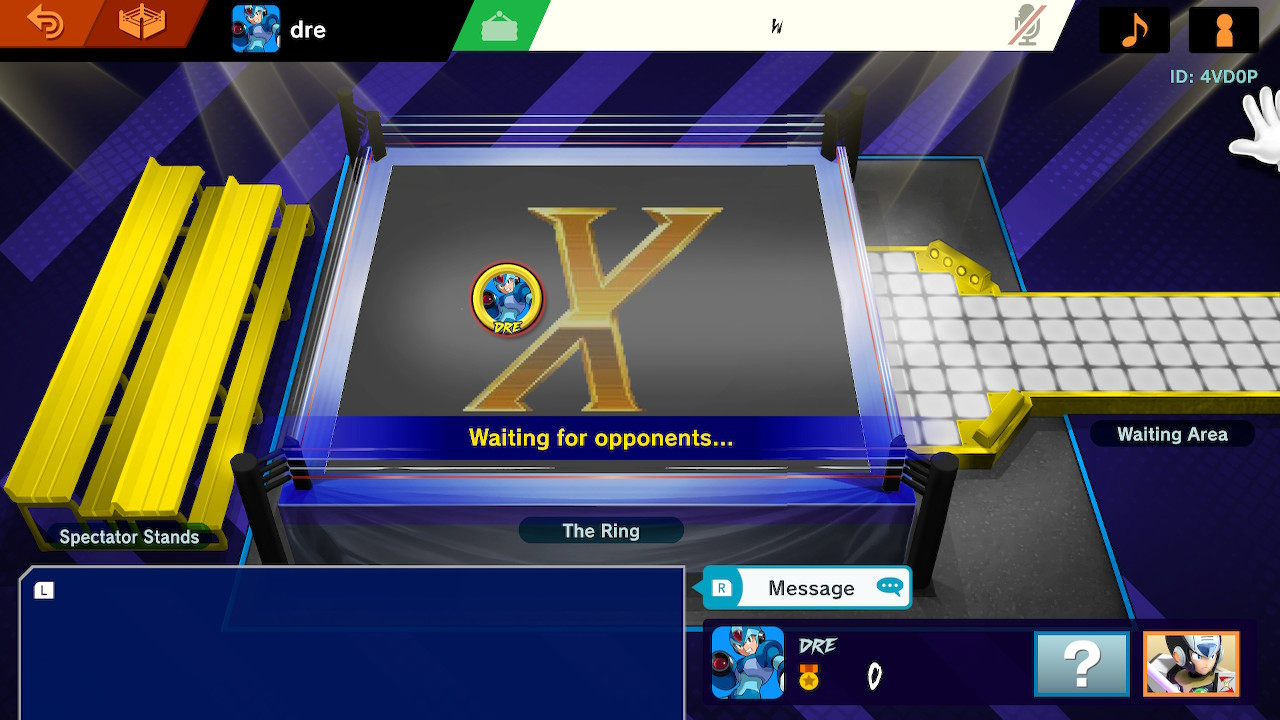Open the player list person icon
This screenshot has height=720, width=1280.
click(1222, 29)
